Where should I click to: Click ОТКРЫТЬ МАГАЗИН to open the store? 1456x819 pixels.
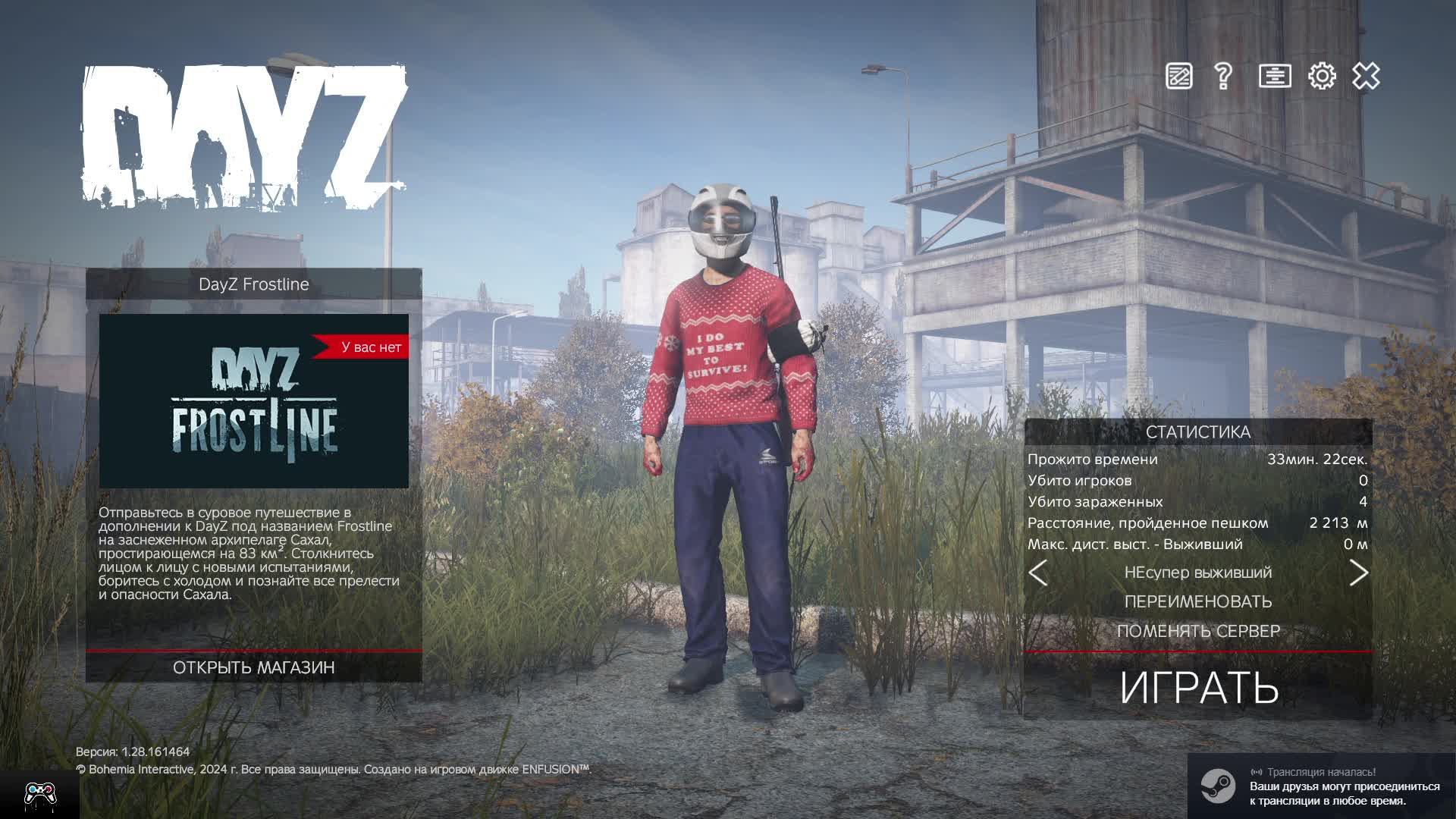point(253,667)
